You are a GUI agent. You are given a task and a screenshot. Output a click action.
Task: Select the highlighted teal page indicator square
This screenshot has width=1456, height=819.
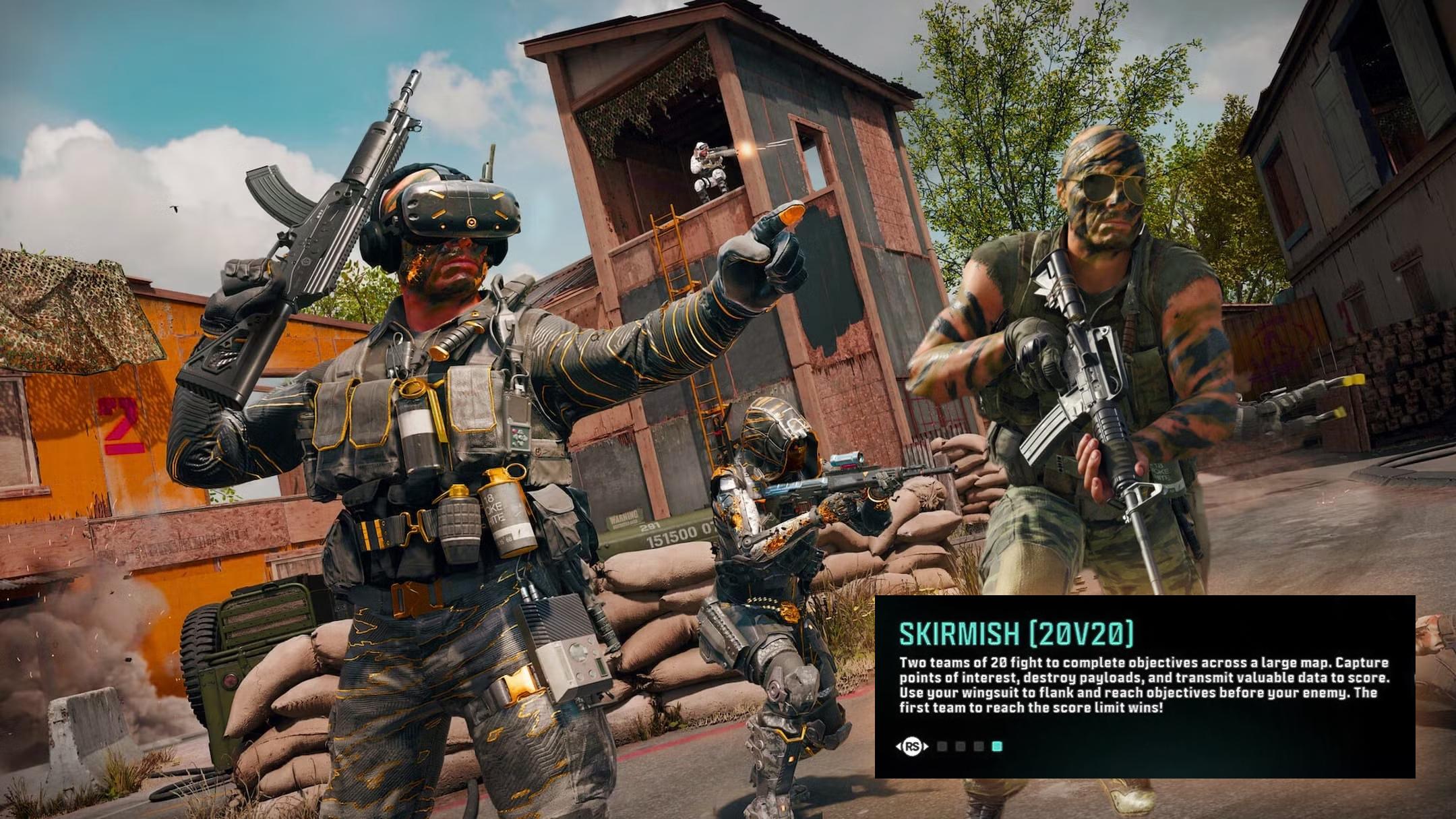[997, 746]
